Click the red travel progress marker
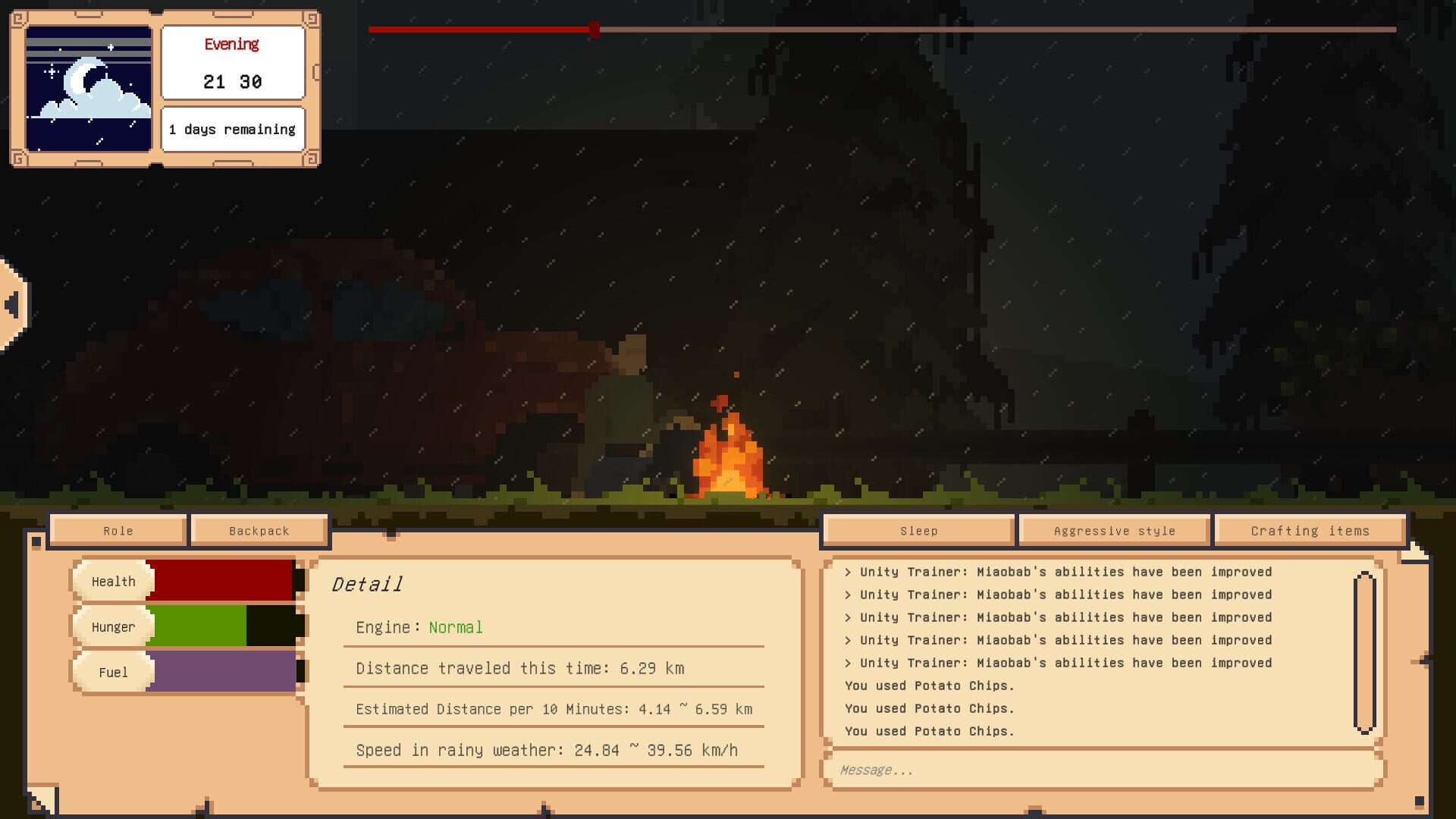Viewport: 1456px width, 819px height. click(593, 30)
